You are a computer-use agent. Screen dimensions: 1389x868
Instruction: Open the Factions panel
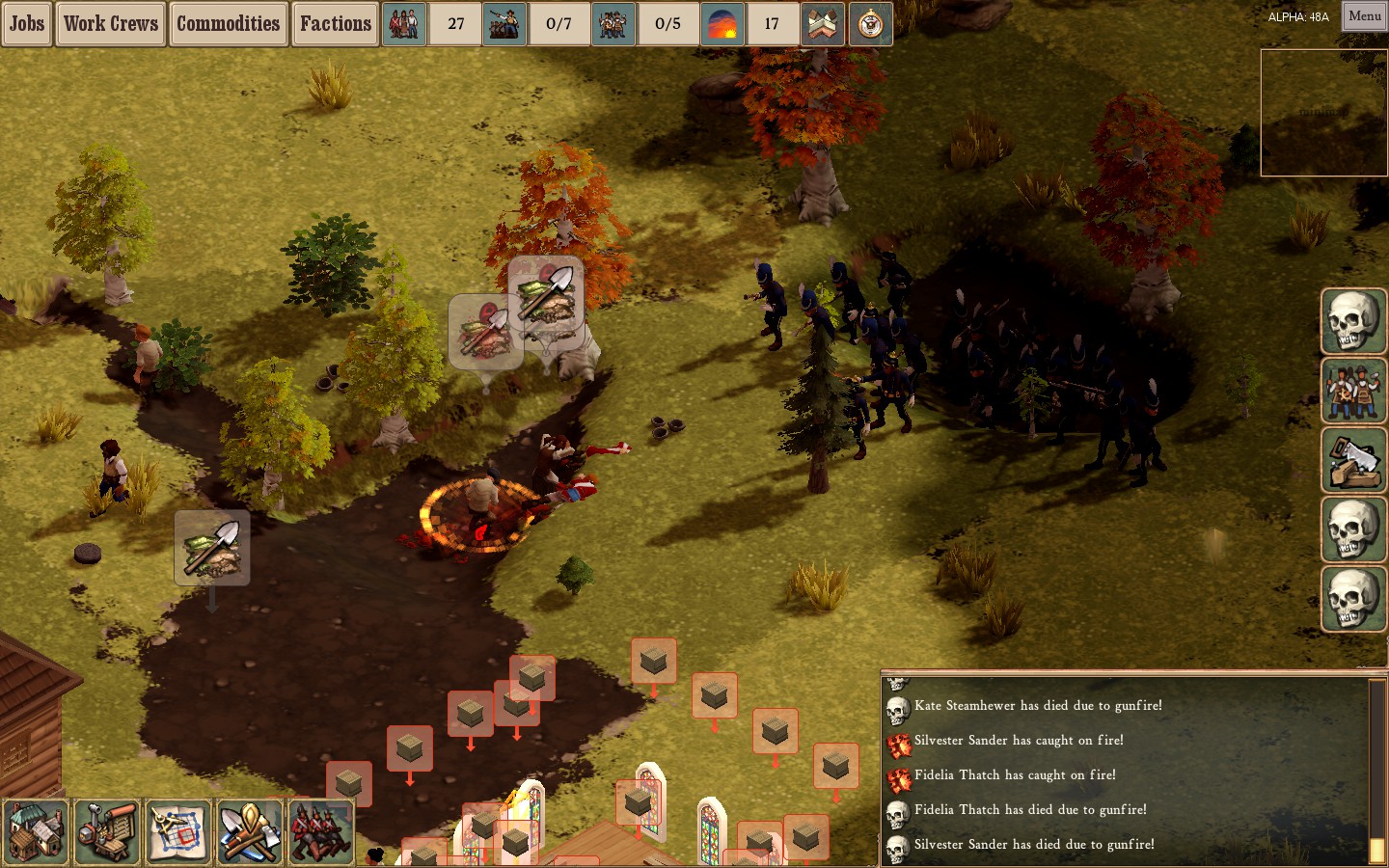click(335, 24)
